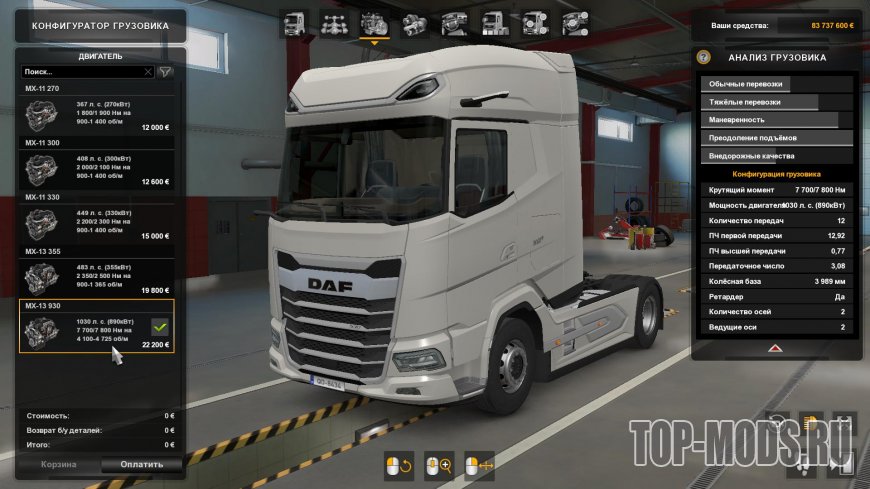The image size is (870, 489).
Task: Click the engine search field
Action: pos(82,72)
